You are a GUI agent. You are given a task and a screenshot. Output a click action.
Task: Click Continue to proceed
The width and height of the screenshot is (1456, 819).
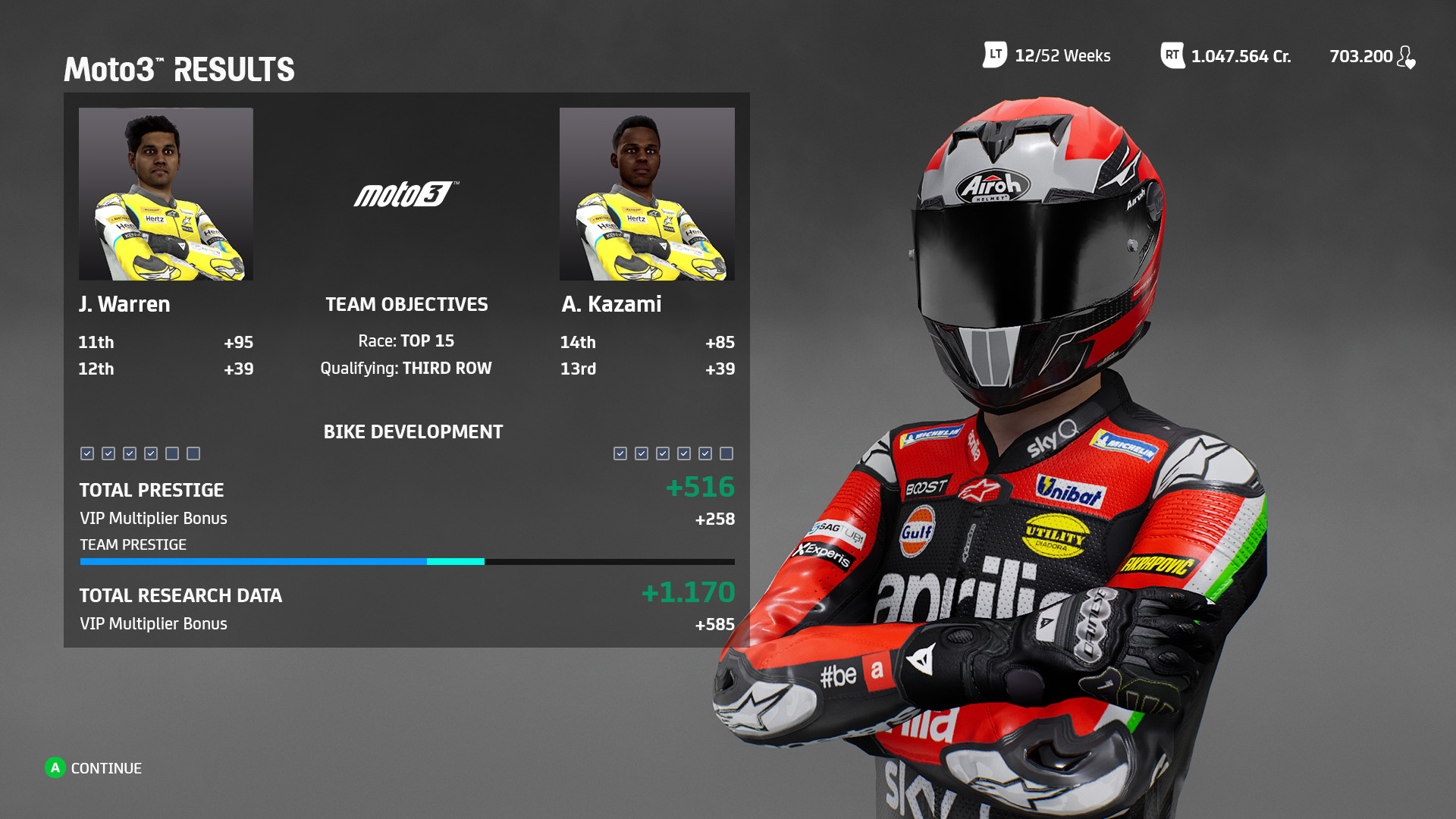93,768
